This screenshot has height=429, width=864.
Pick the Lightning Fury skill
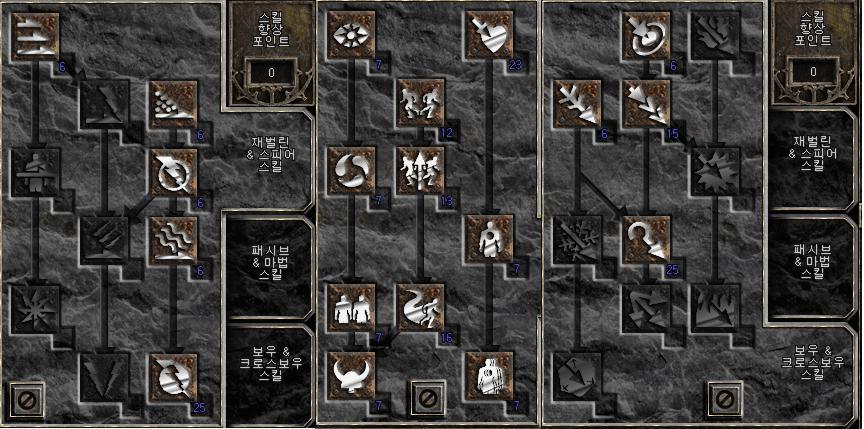pos(169,376)
